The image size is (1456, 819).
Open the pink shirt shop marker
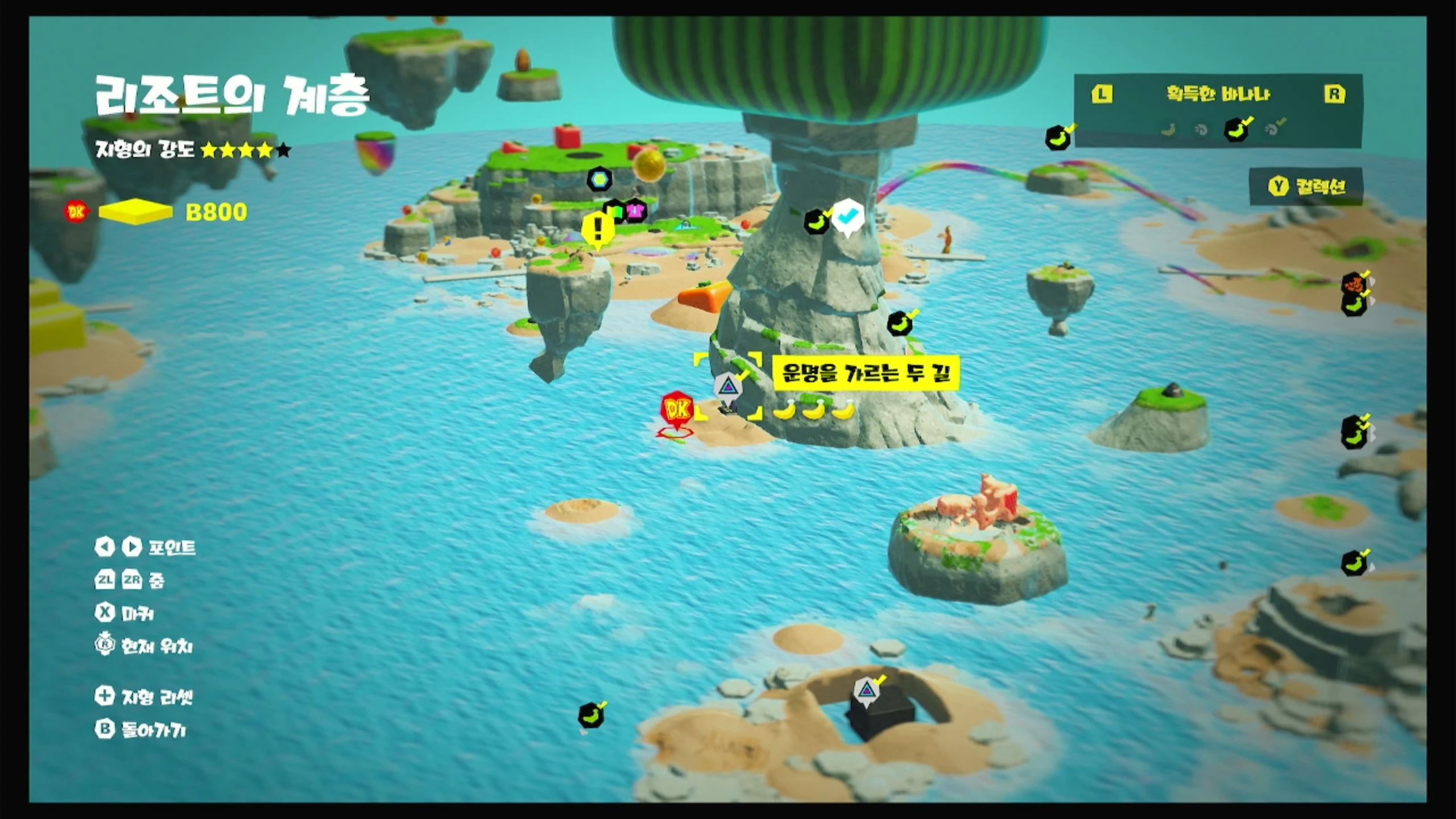[x=636, y=211]
